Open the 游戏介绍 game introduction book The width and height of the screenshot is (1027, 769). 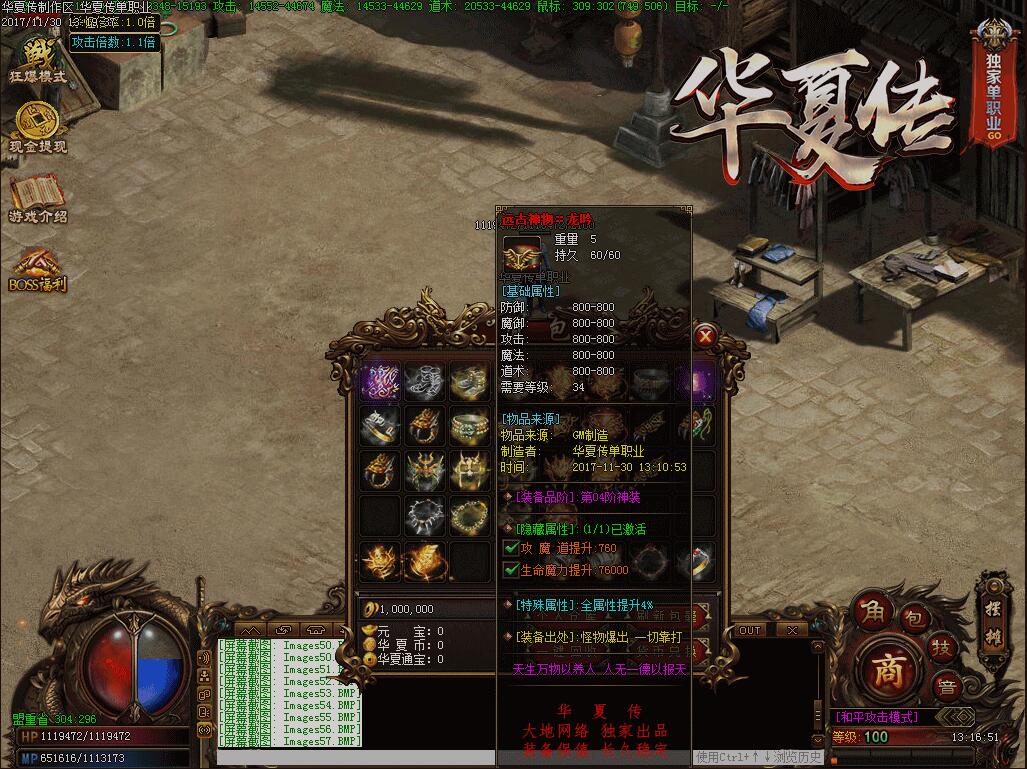38,198
